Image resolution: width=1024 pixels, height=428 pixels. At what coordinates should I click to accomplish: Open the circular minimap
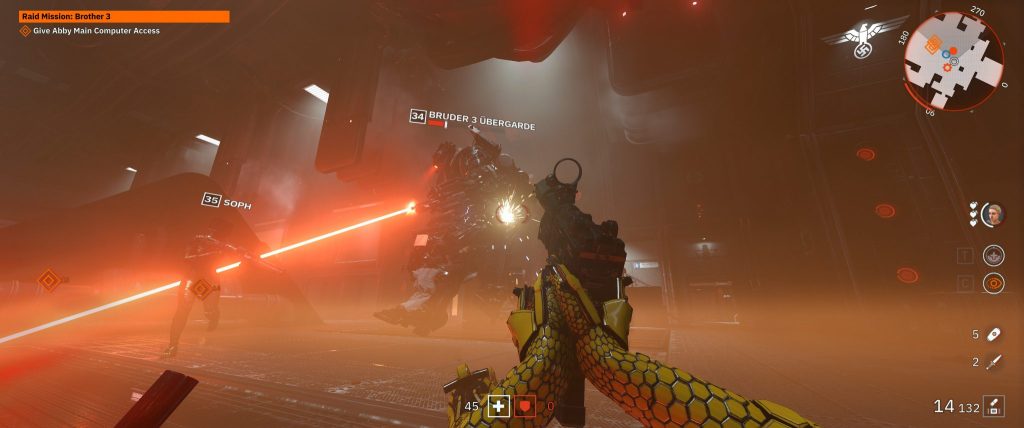coord(953,58)
